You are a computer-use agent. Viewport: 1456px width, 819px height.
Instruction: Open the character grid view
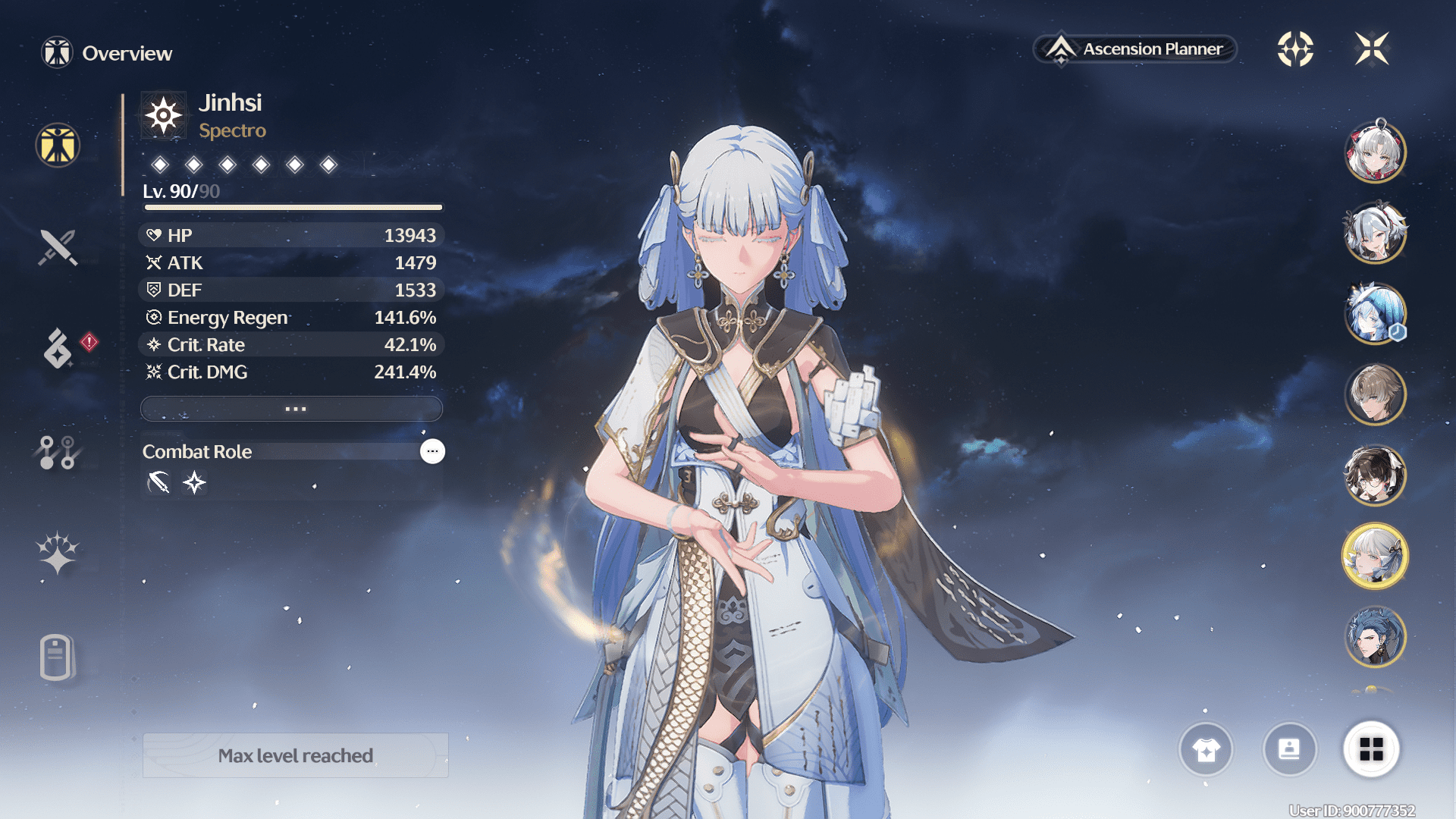pyautogui.click(x=1371, y=749)
